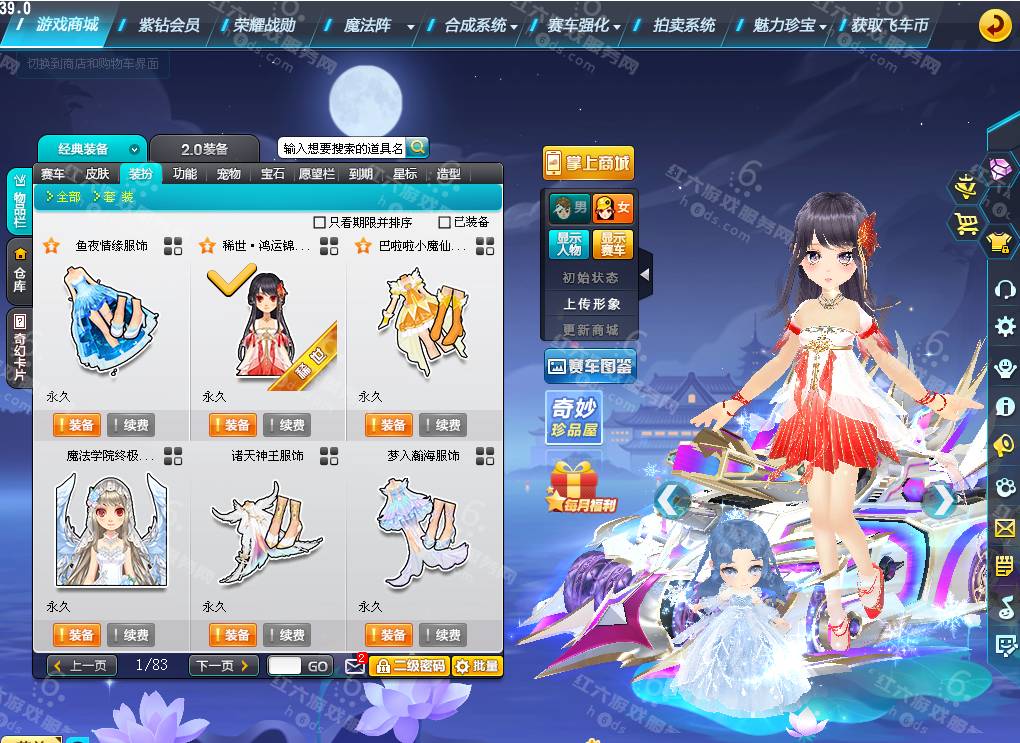Select the 宠物 category tab
Viewport: 1020px width, 743px height.
[x=229, y=174]
